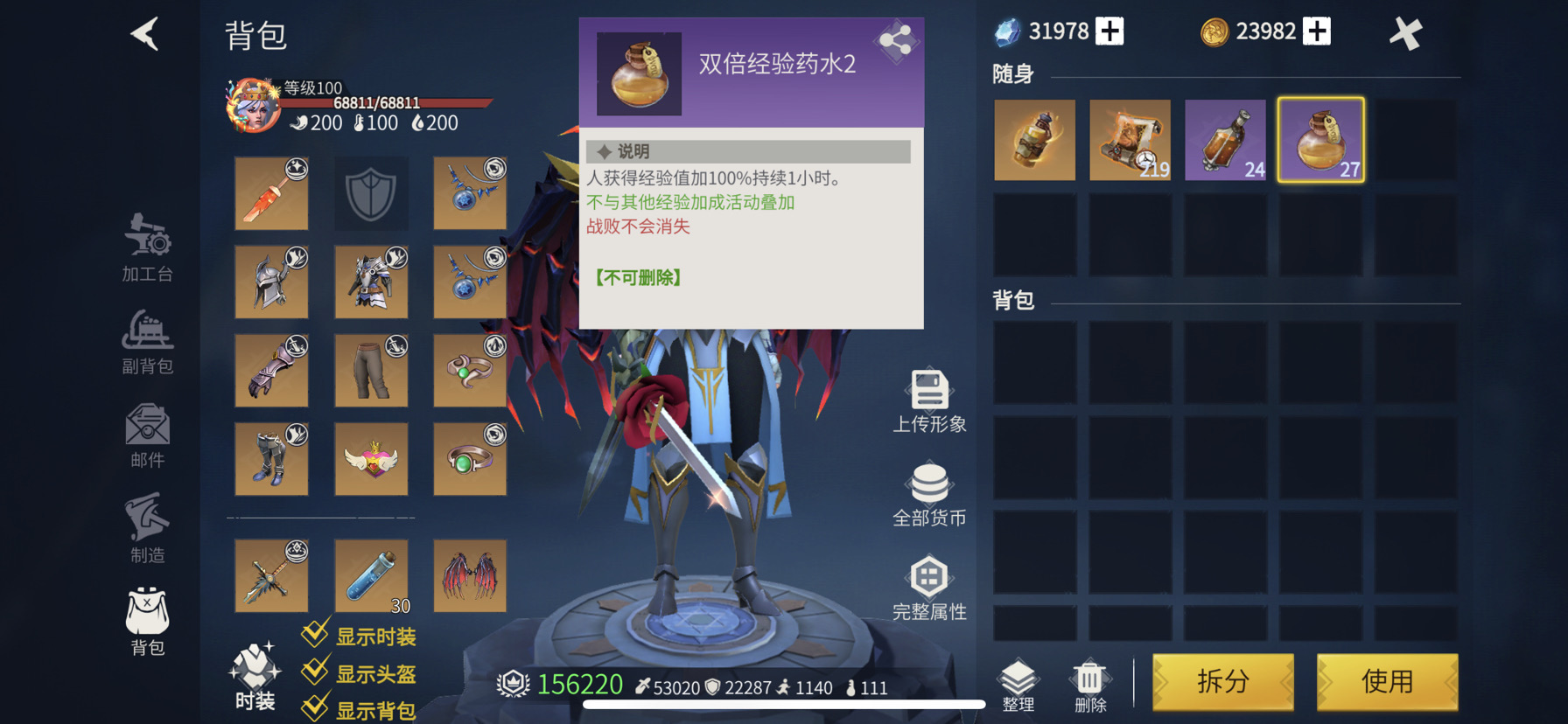The image size is (1568, 724).
Task: Close the backpack screen
Action: 1405,34
